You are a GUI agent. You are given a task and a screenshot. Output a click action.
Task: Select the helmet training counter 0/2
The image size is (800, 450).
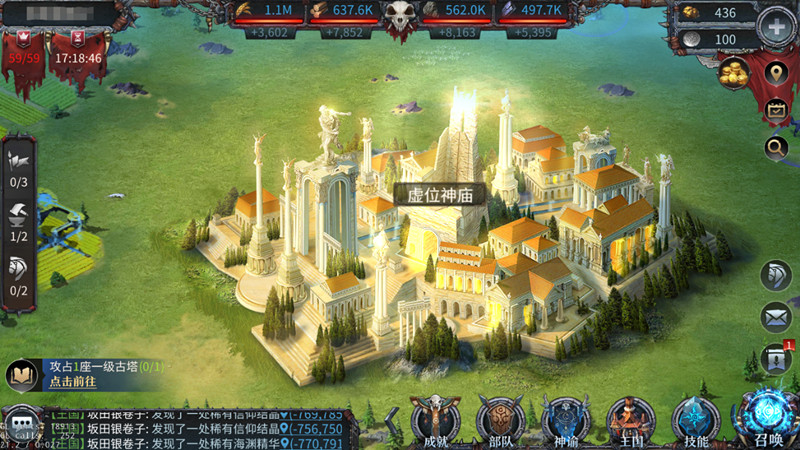coord(18,274)
